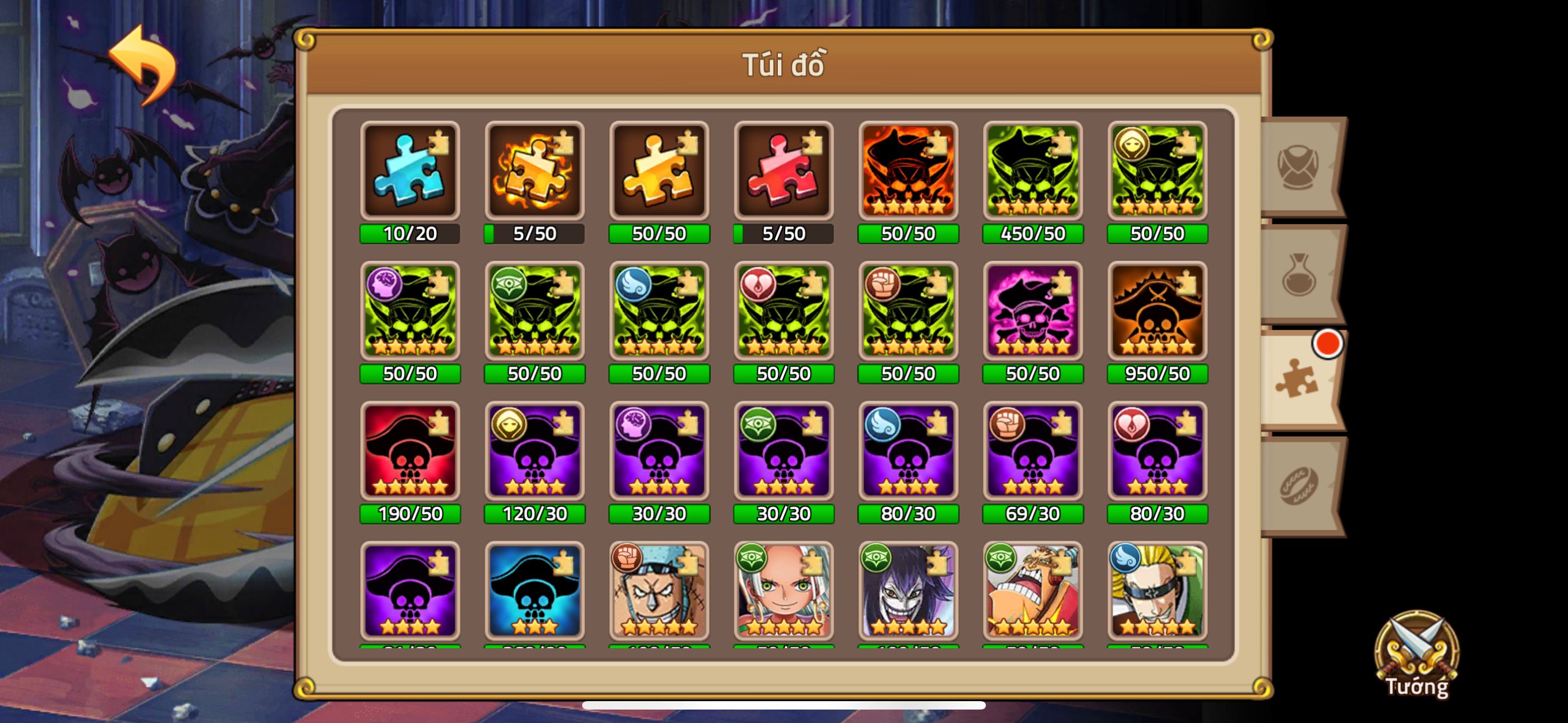
Task: Select the flaming orange puzzle shard at 5/50
Action: click(x=534, y=172)
